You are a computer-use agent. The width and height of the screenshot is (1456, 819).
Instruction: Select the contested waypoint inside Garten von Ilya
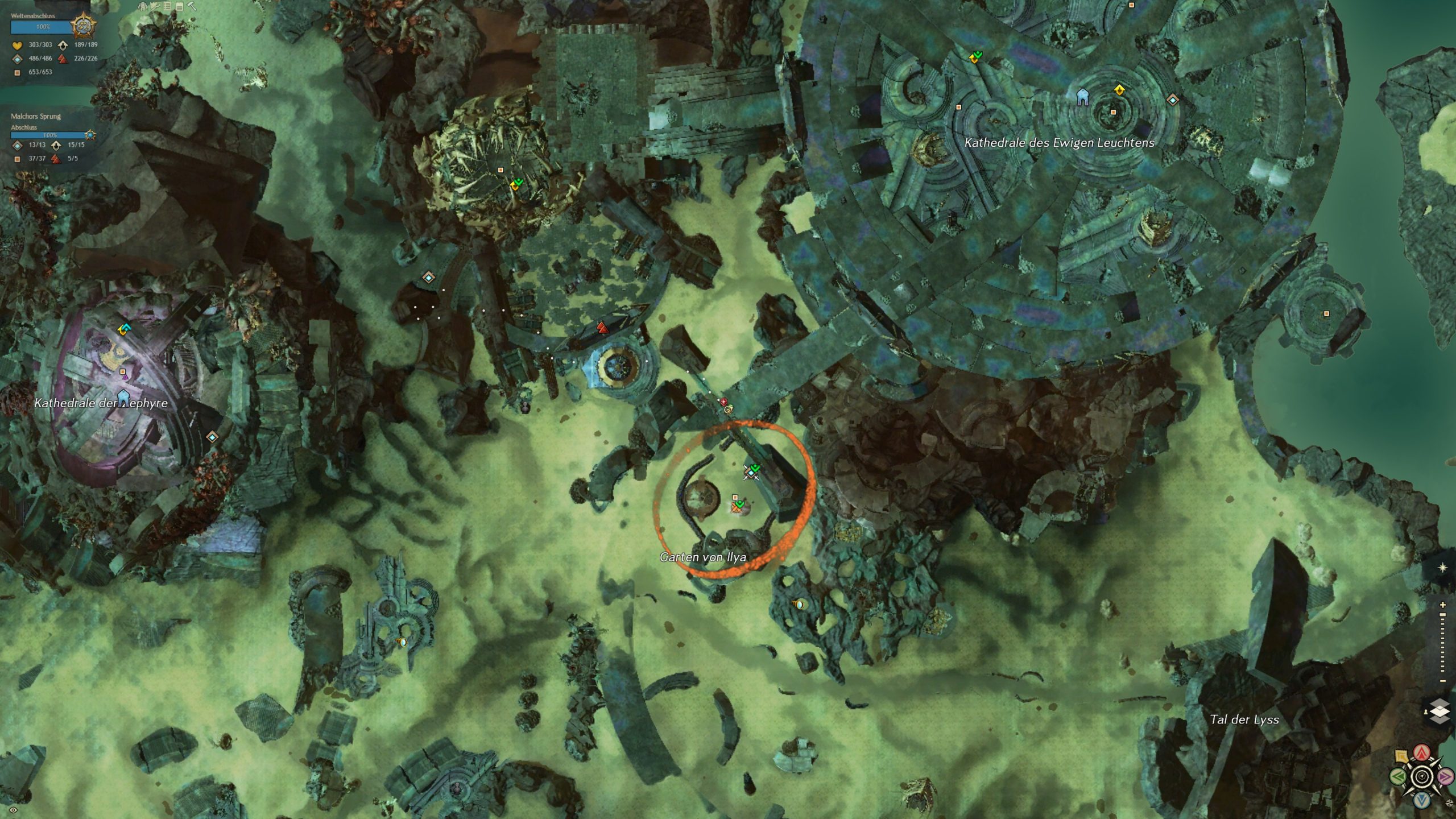(751, 472)
